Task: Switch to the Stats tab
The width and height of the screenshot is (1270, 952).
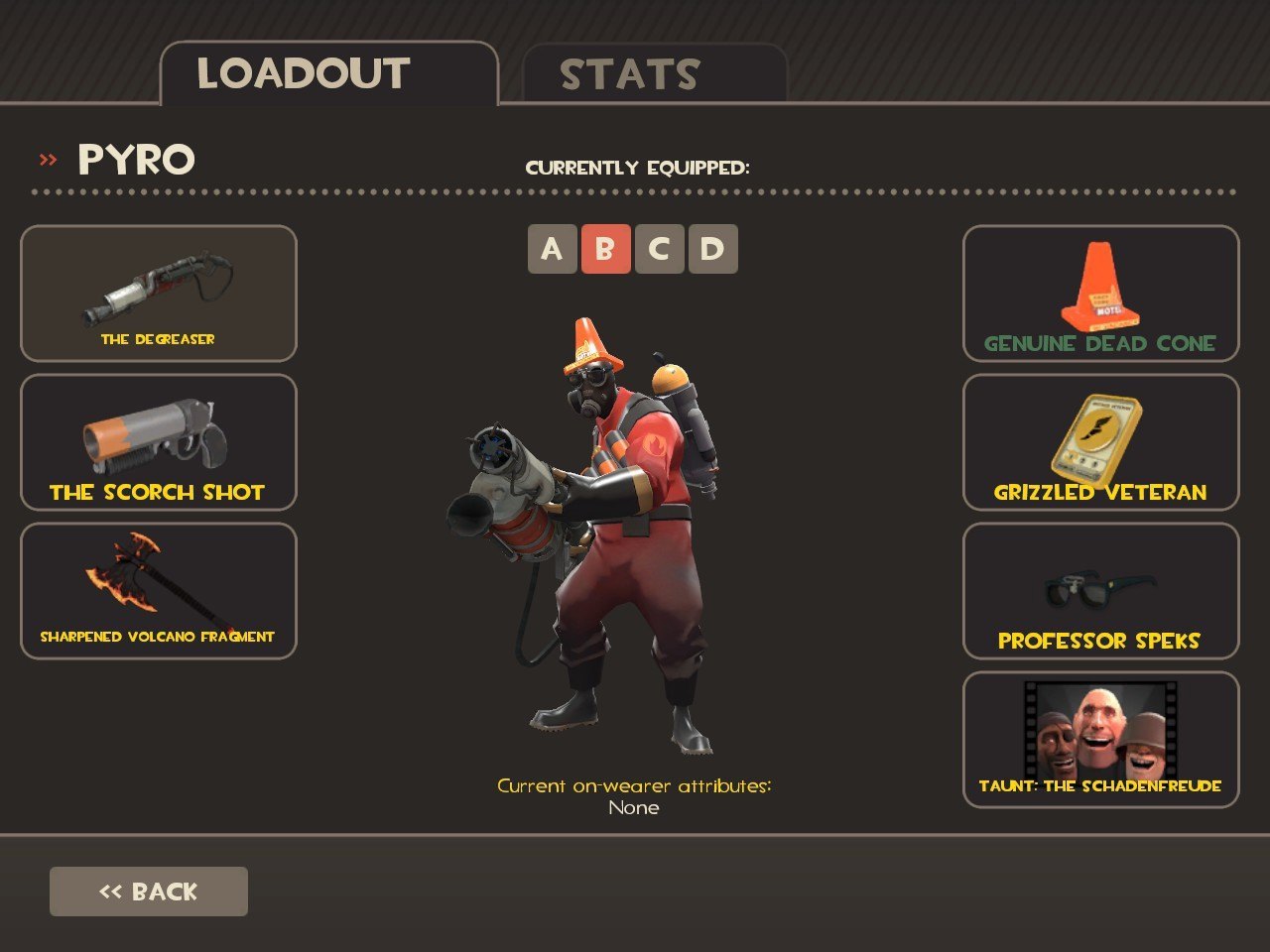Action: coord(654,74)
